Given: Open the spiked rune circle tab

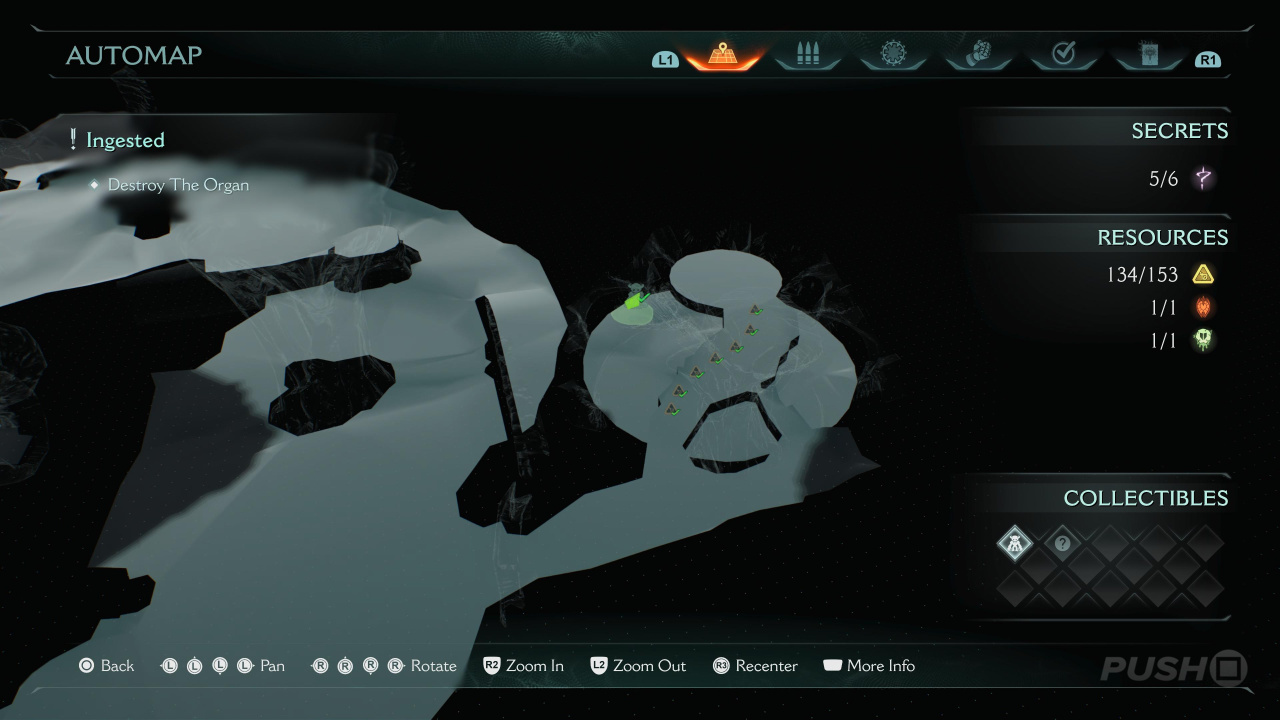Looking at the screenshot, I should 893,55.
